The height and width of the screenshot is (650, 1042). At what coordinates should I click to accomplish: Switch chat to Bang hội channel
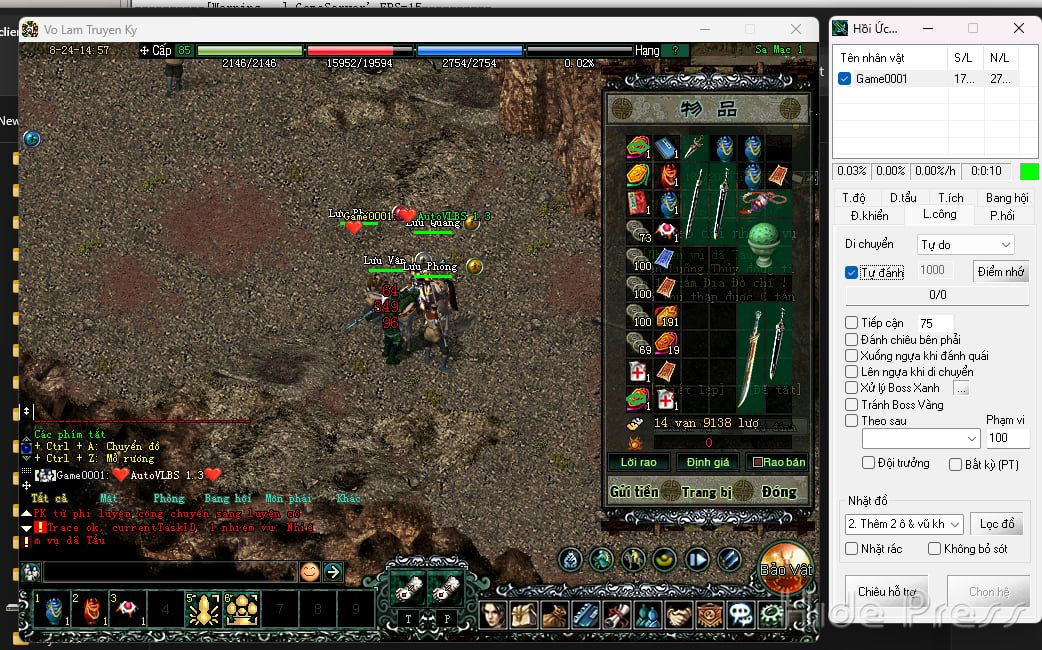tap(228, 498)
